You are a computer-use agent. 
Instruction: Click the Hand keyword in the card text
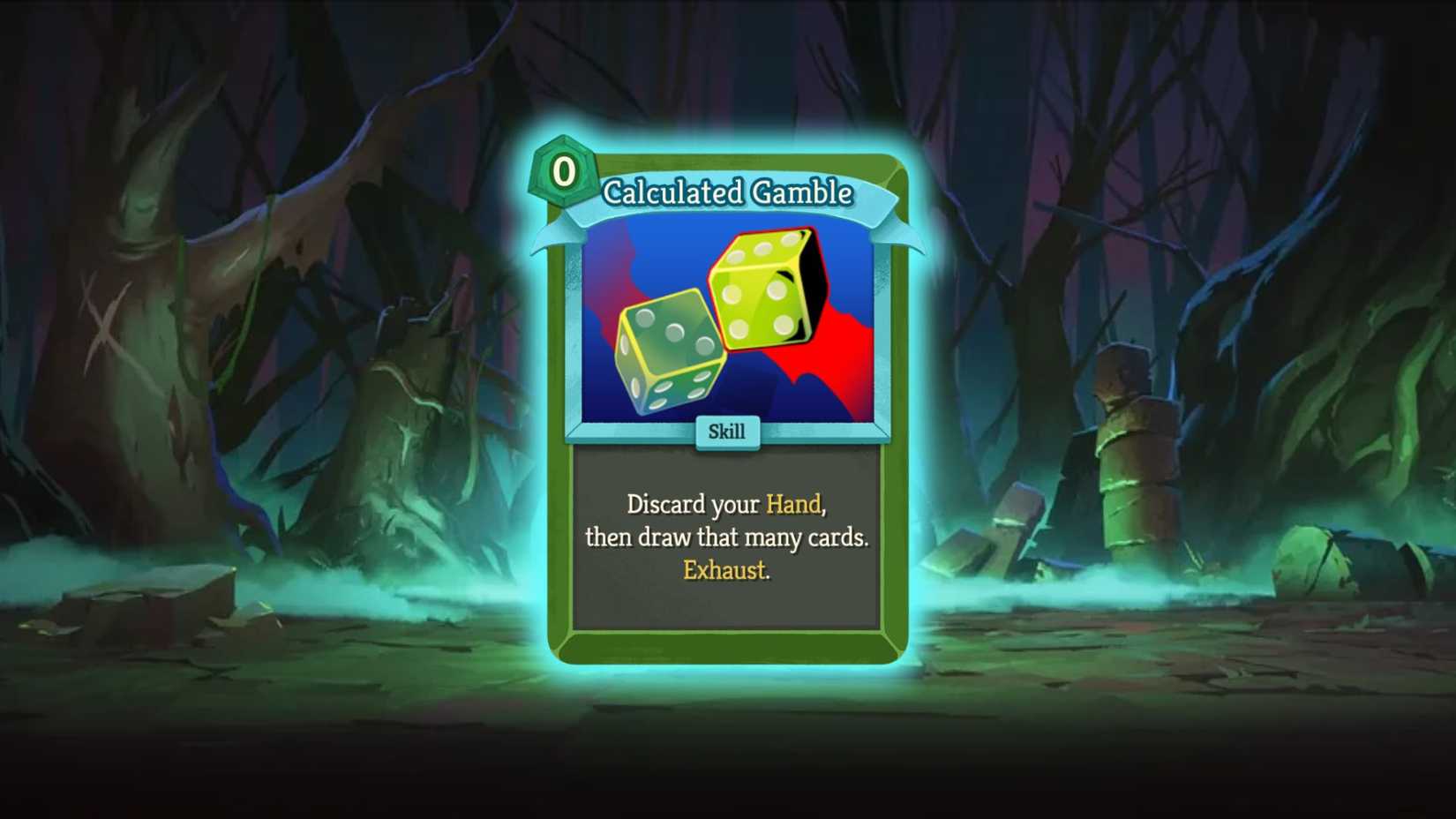793,504
